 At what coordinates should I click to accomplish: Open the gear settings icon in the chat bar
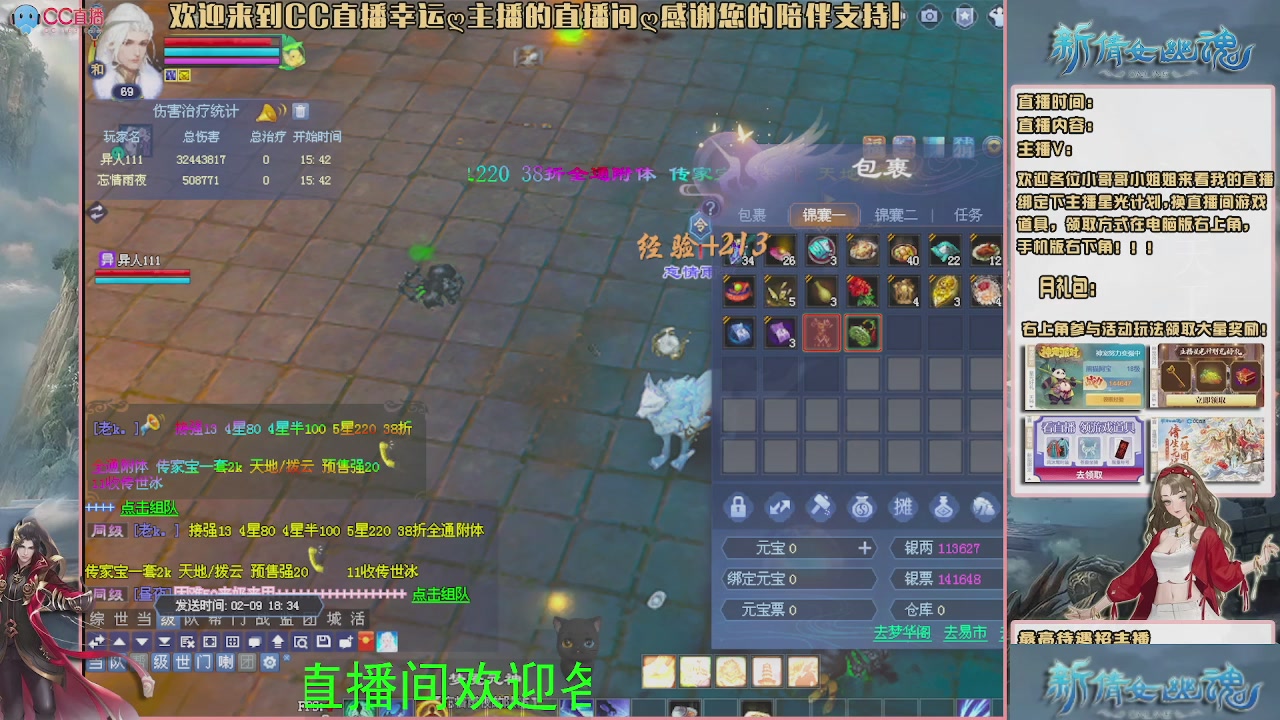271,661
